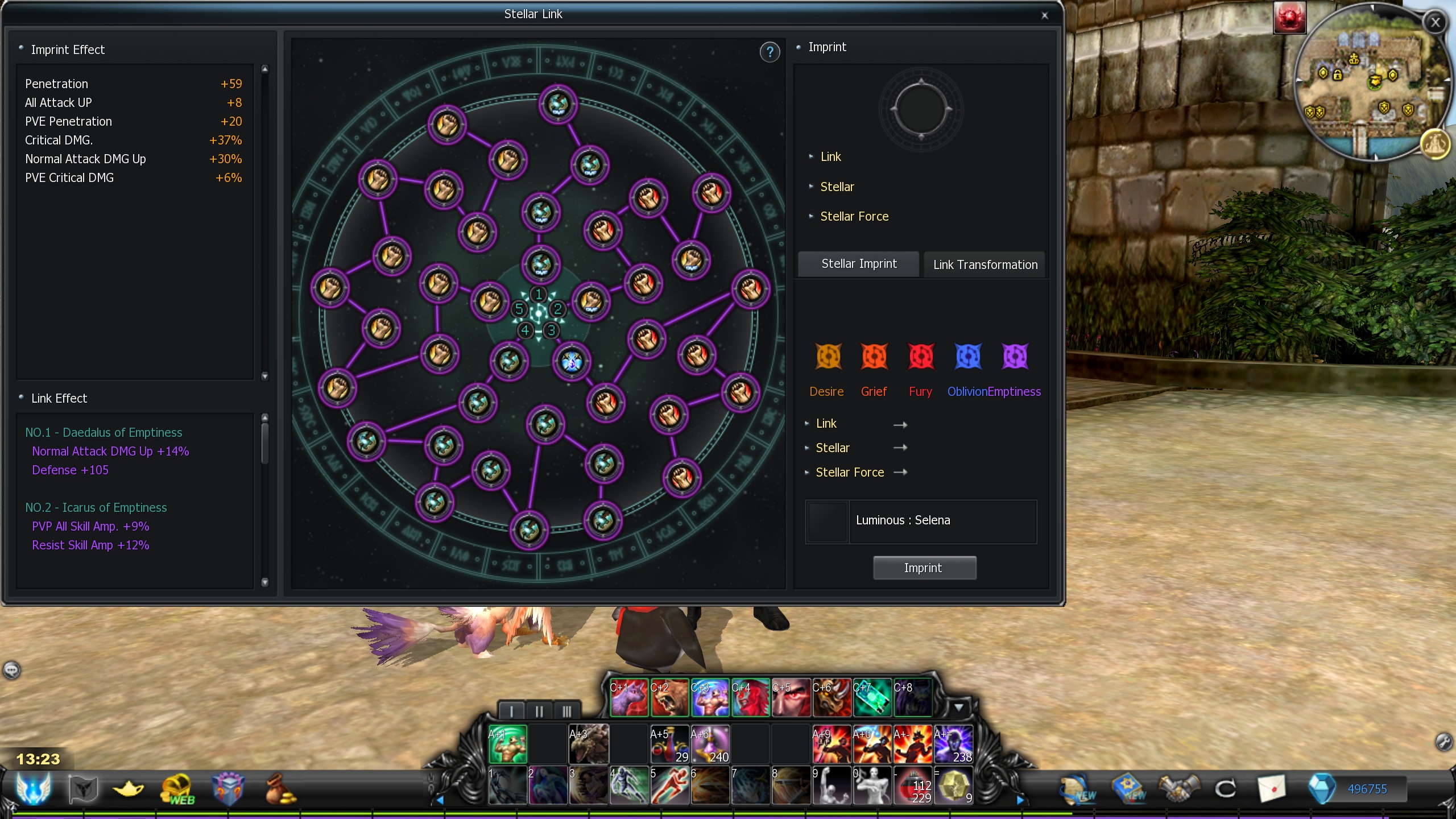This screenshot has width=1456, height=819.
Task: Select link line number 1 at center
Action: [538, 294]
